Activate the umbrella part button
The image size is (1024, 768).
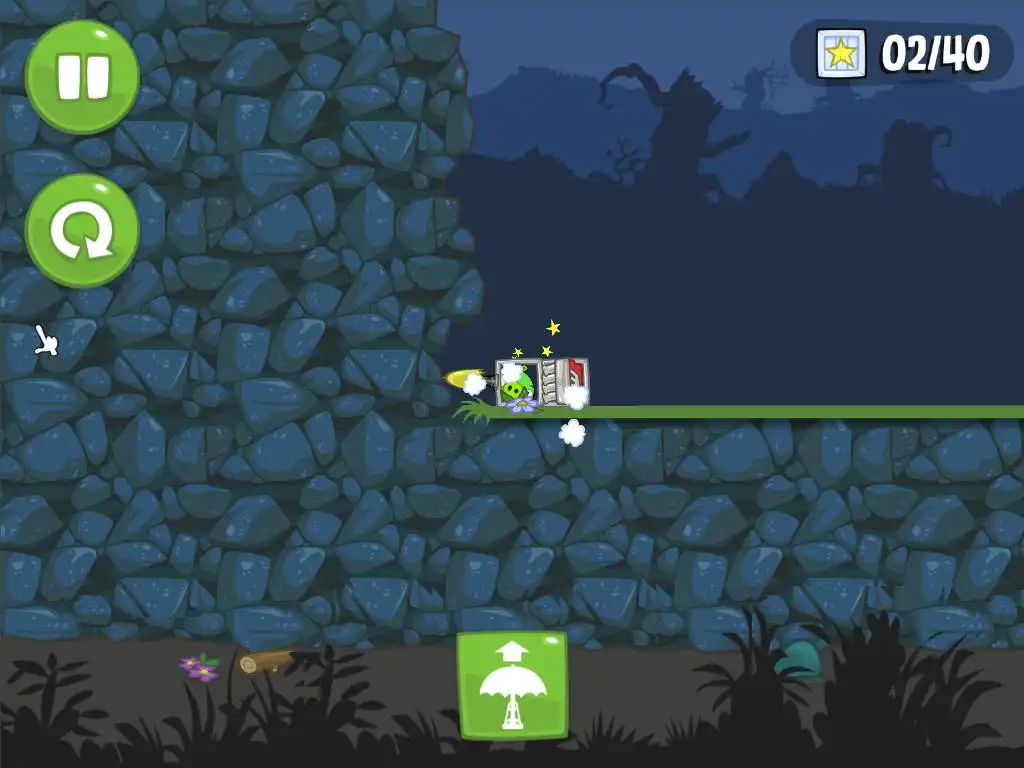coord(512,685)
